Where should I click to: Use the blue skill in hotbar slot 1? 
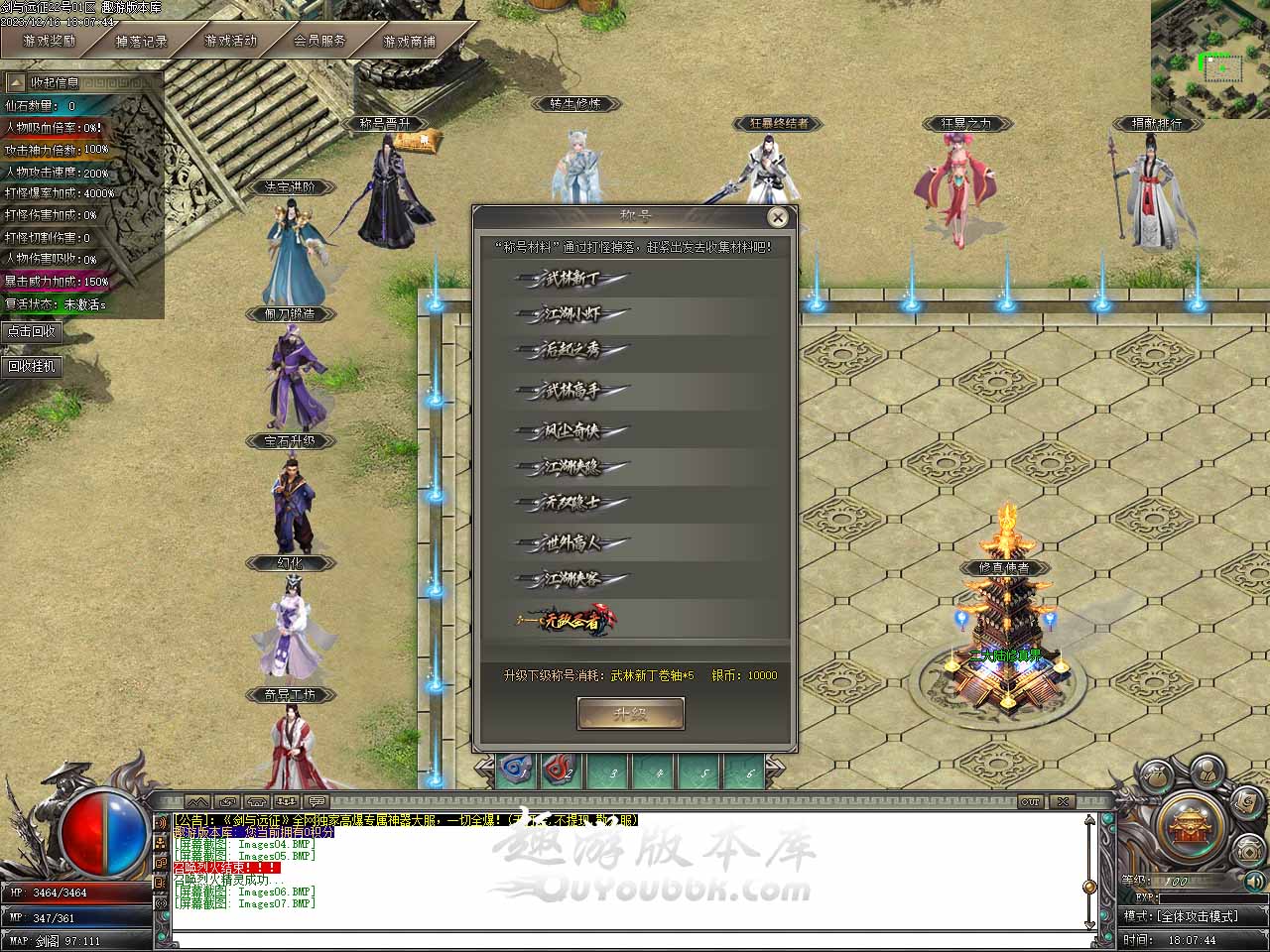click(515, 771)
